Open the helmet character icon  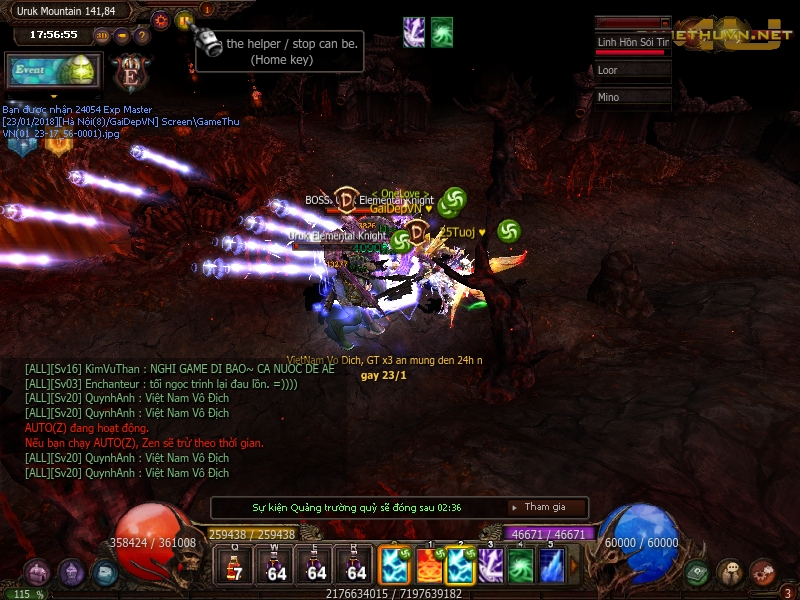pyautogui.click(x=70, y=573)
